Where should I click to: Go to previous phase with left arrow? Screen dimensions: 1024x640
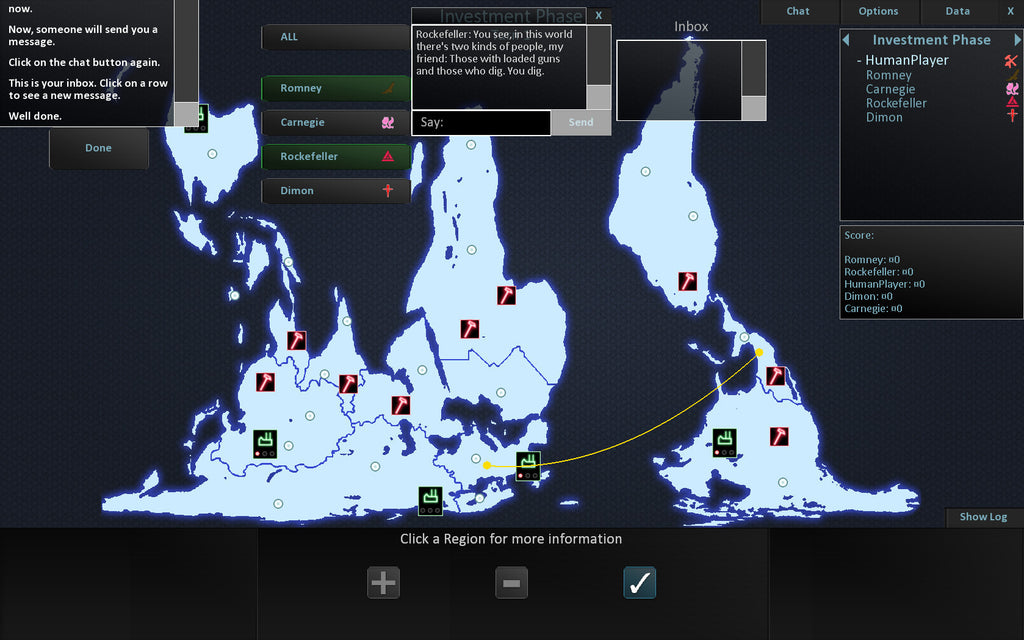click(x=847, y=40)
